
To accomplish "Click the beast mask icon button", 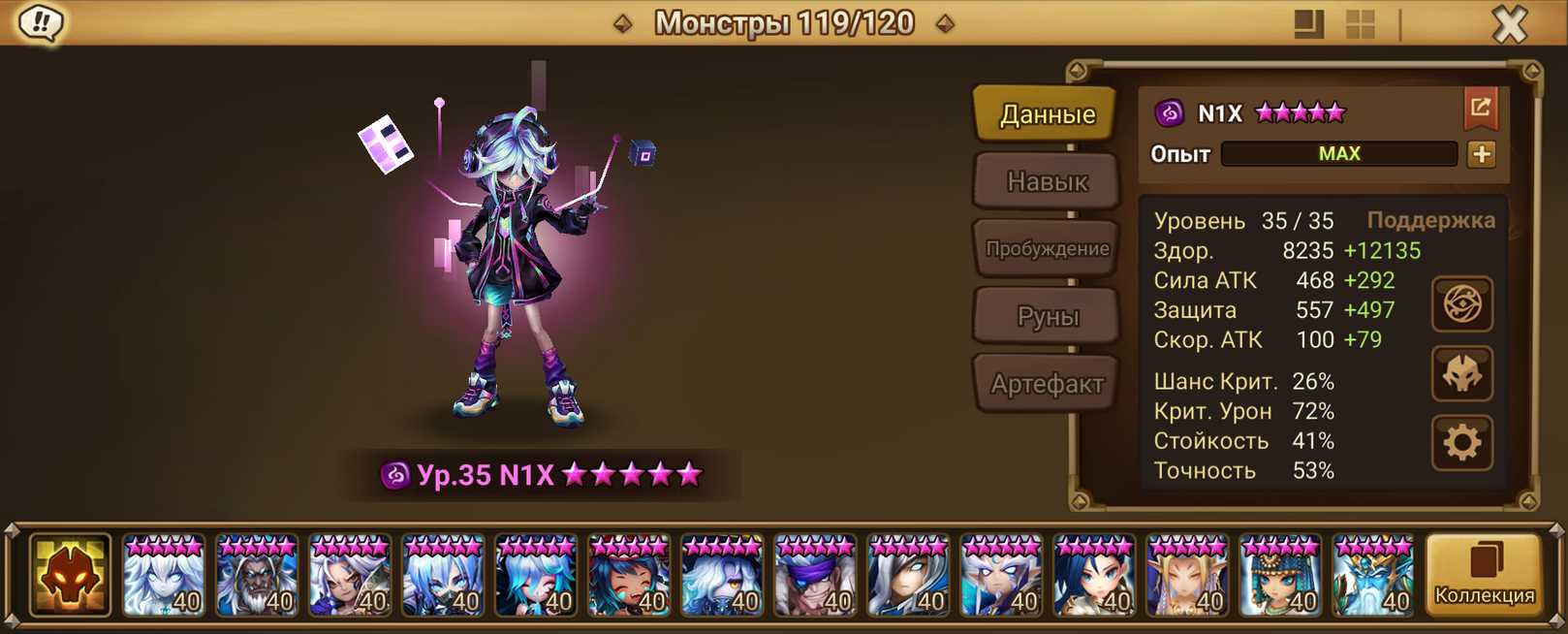I will tap(1461, 374).
